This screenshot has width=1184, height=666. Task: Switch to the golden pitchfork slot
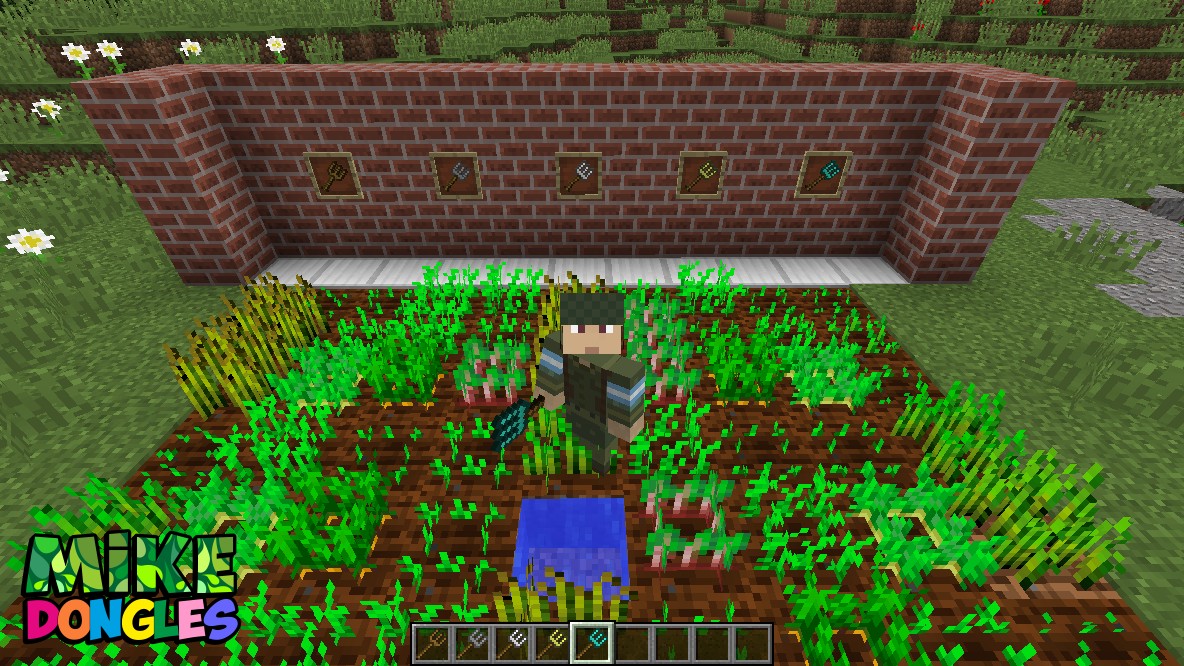click(552, 642)
